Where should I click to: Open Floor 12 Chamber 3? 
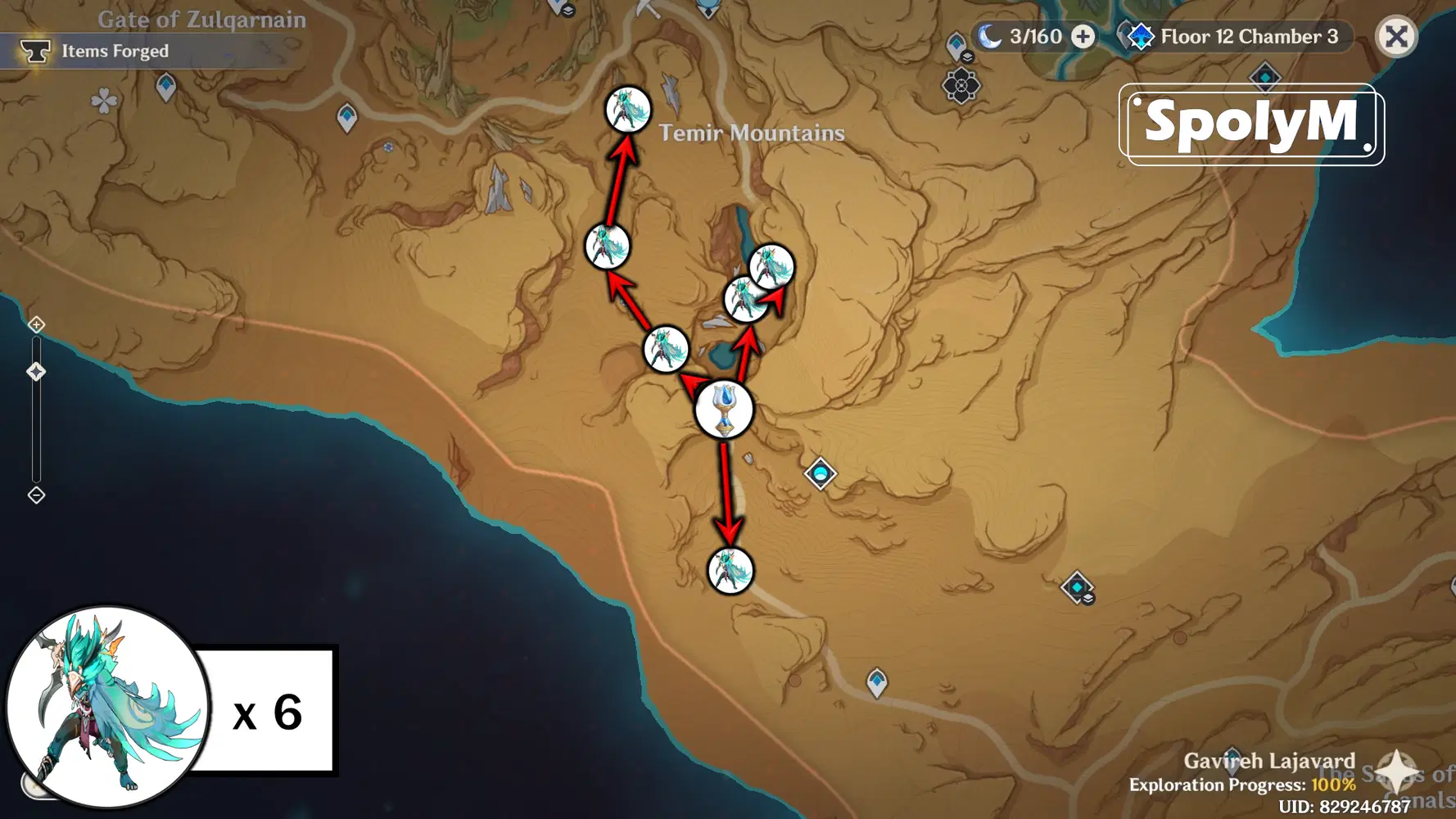(1250, 35)
